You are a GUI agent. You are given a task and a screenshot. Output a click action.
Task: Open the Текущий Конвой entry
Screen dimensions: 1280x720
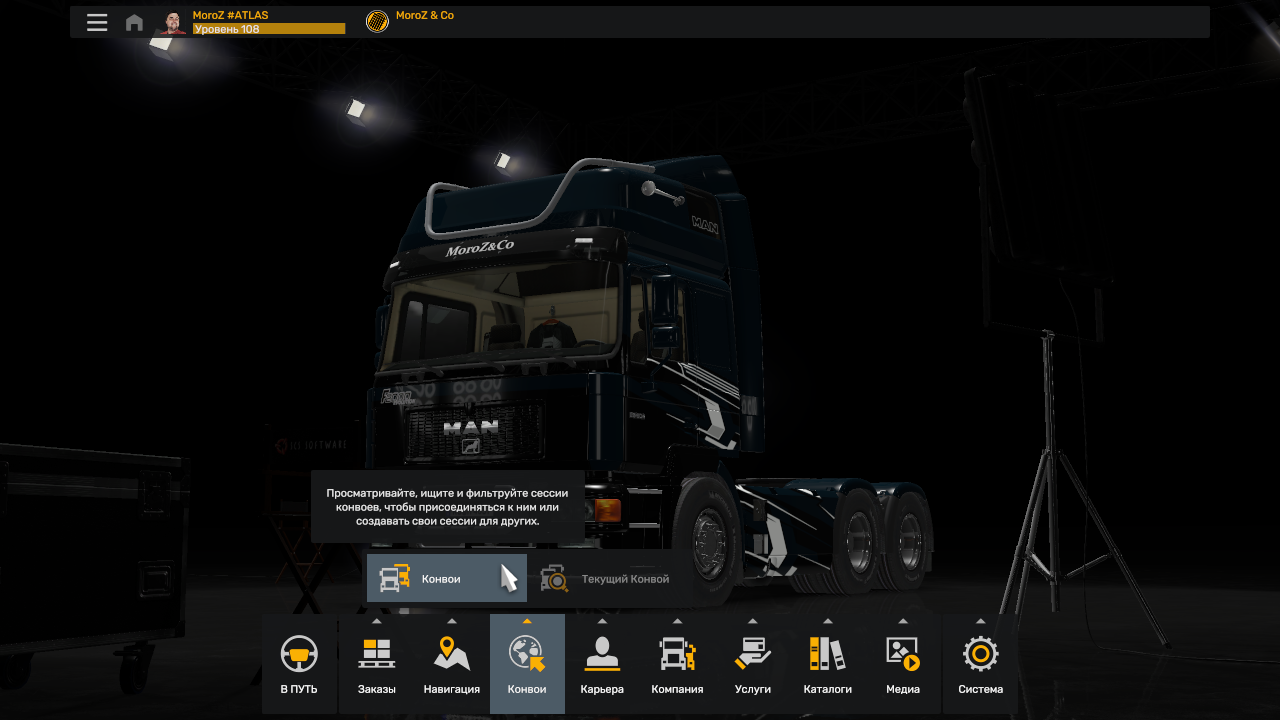click(x=607, y=579)
